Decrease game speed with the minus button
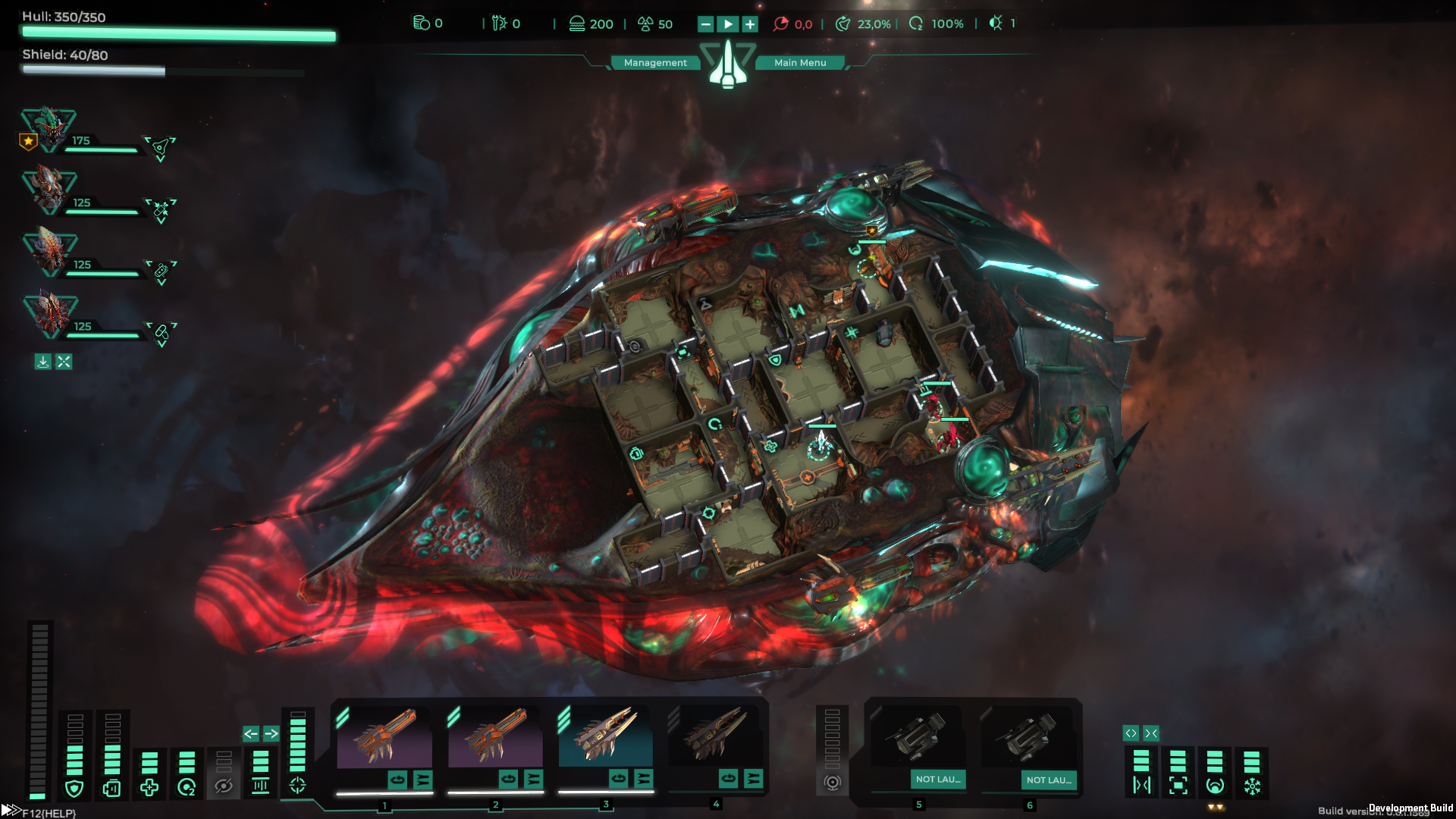The width and height of the screenshot is (1456, 819). point(706,24)
